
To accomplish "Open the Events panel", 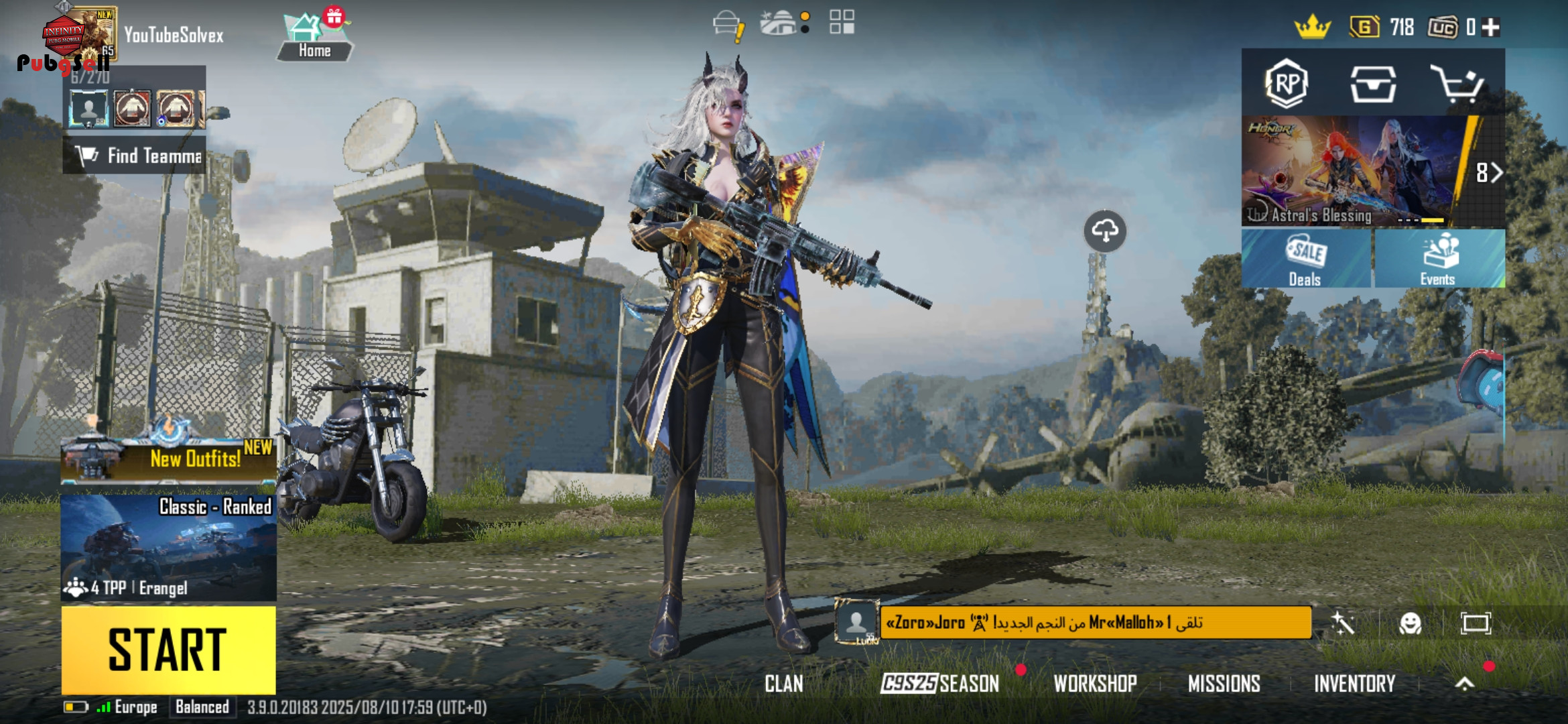I will (x=1438, y=259).
